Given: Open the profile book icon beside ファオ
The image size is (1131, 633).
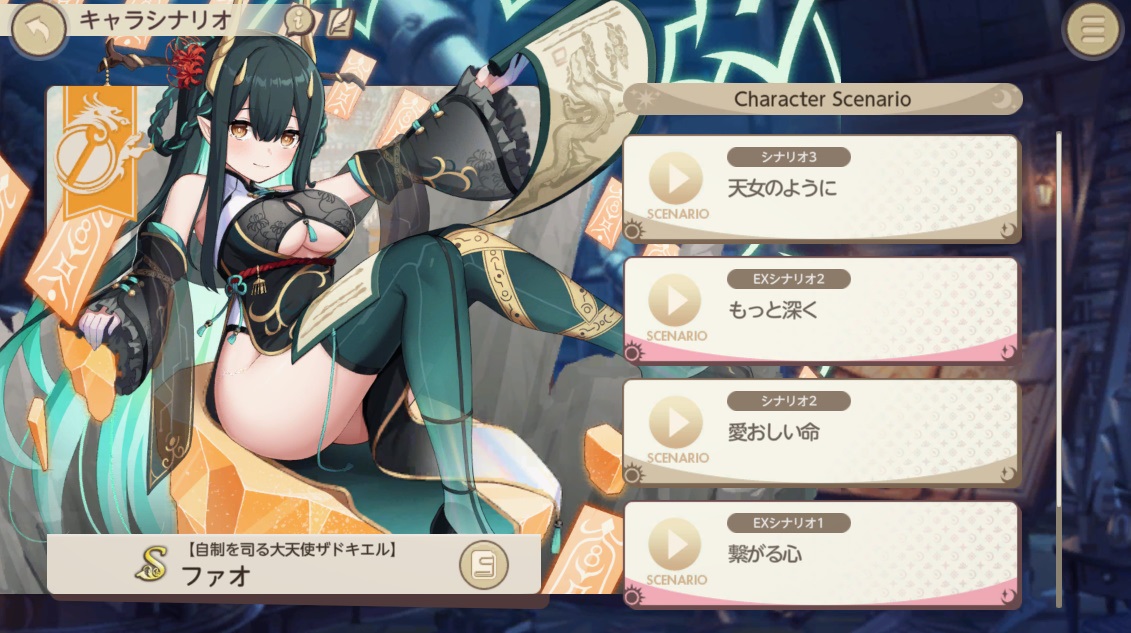Looking at the screenshot, I should tap(484, 567).
